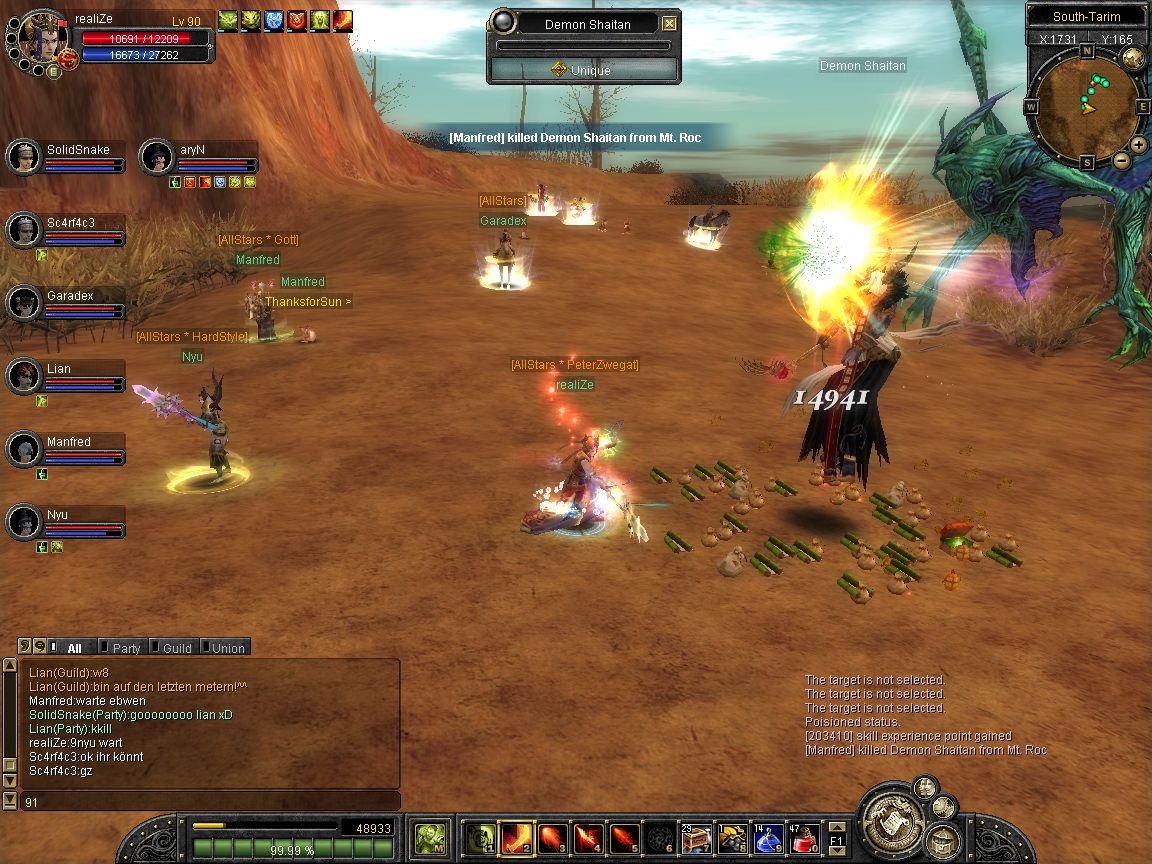This screenshot has height=864, width=1152.
Task: Close the Demon Shaitan target window
Action: (669, 24)
